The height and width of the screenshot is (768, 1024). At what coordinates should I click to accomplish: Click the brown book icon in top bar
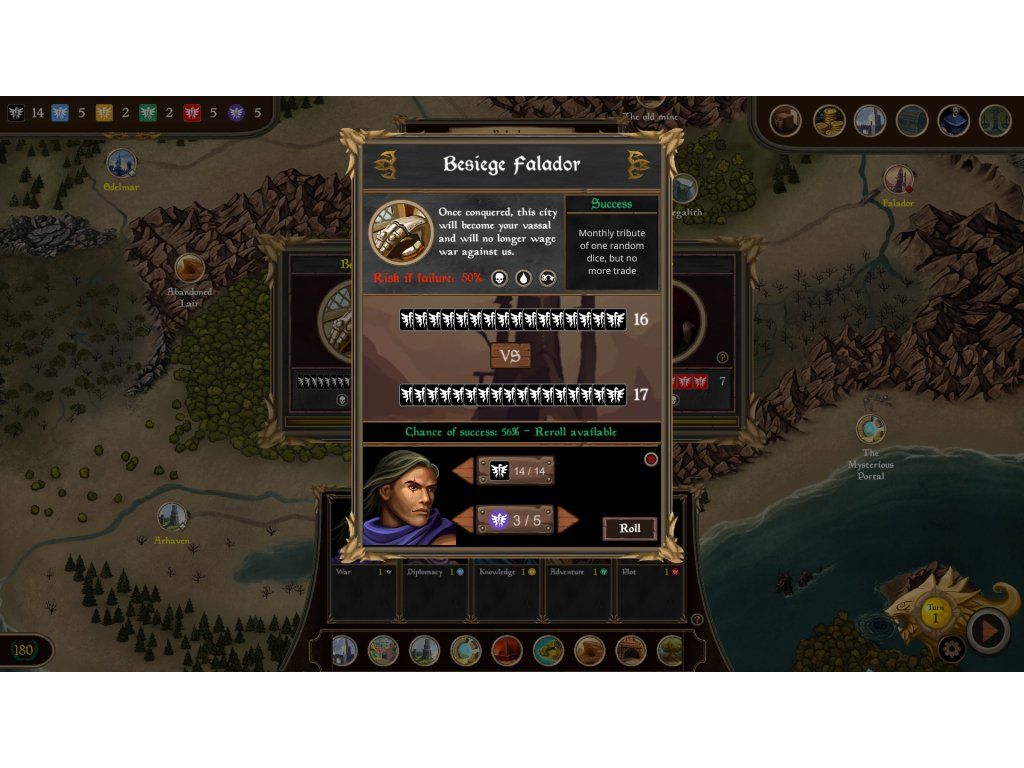[787, 121]
